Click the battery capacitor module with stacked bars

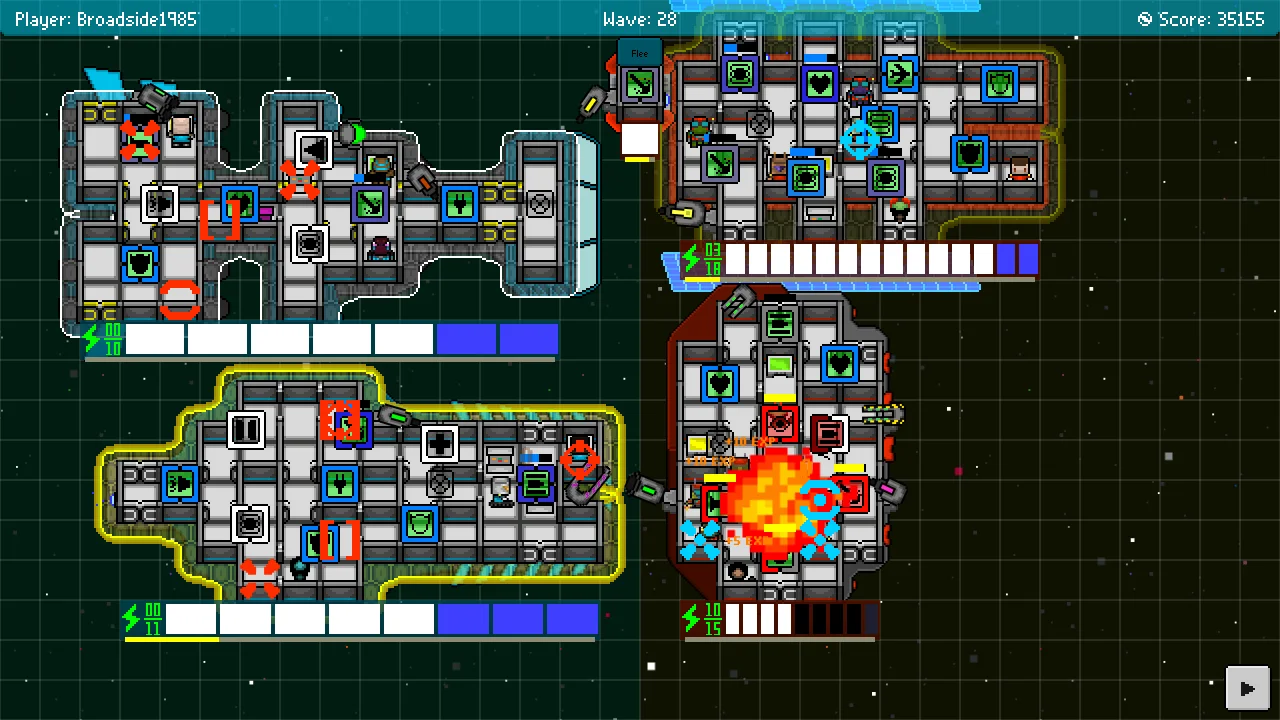pyautogui.click(x=880, y=123)
